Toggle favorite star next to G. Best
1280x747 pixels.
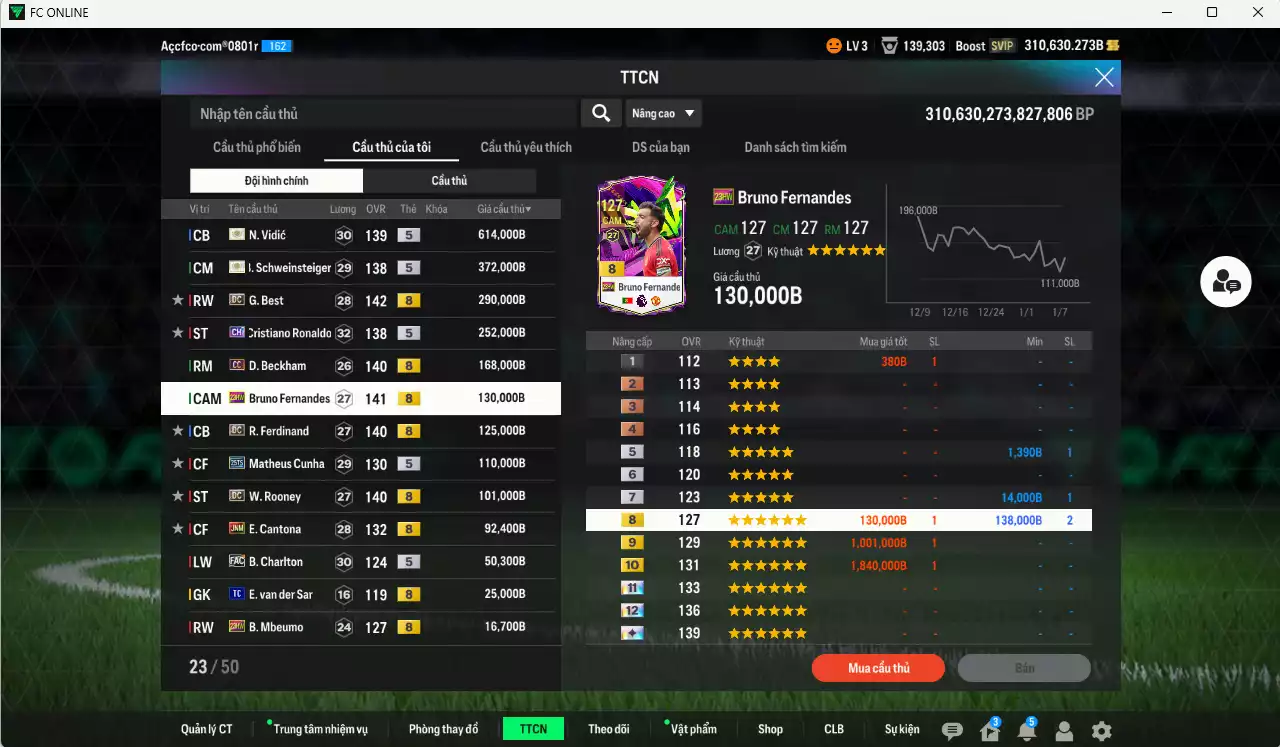[178, 300]
